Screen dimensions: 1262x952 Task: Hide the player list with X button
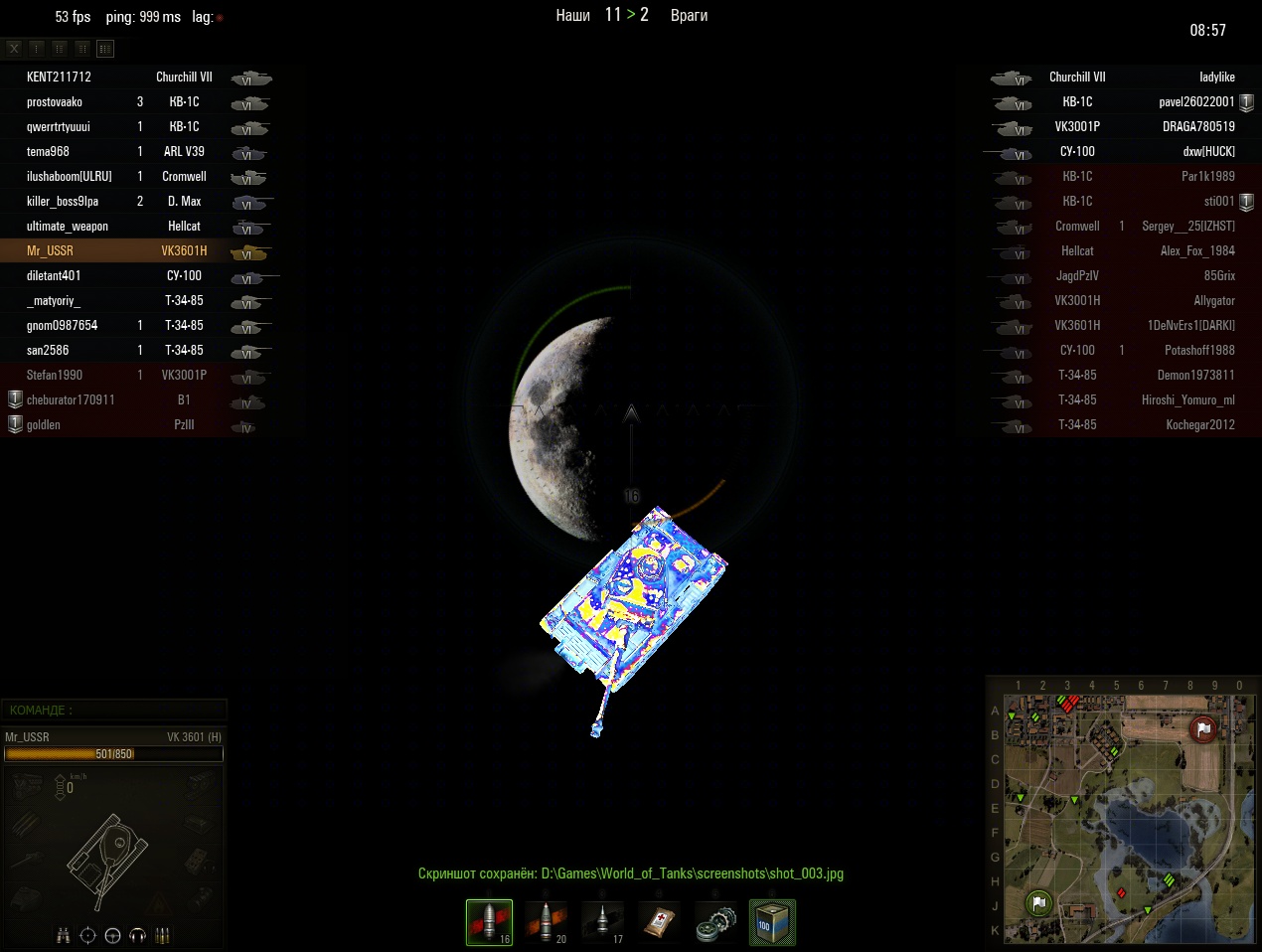(x=14, y=48)
